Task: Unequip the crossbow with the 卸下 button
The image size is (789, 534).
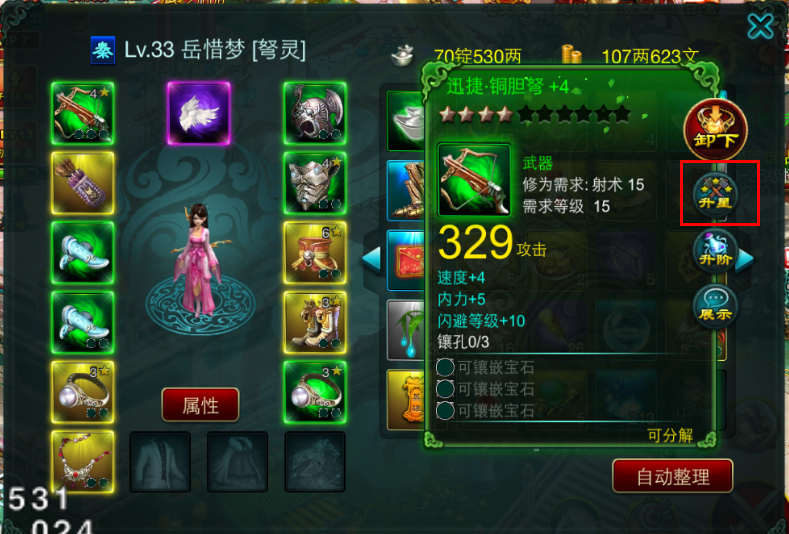Action: coord(714,130)
